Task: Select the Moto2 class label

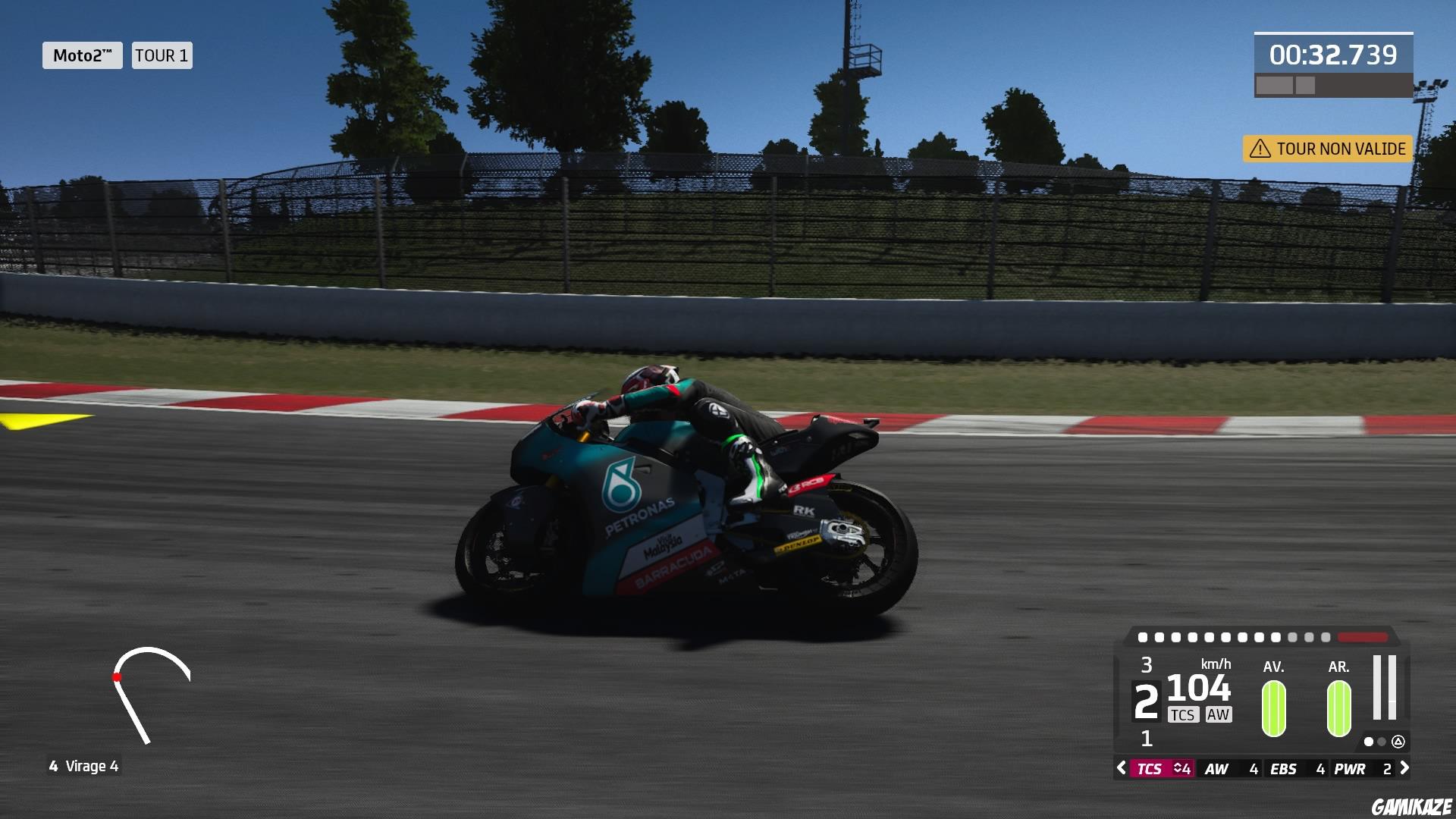Action: [83, 55]
